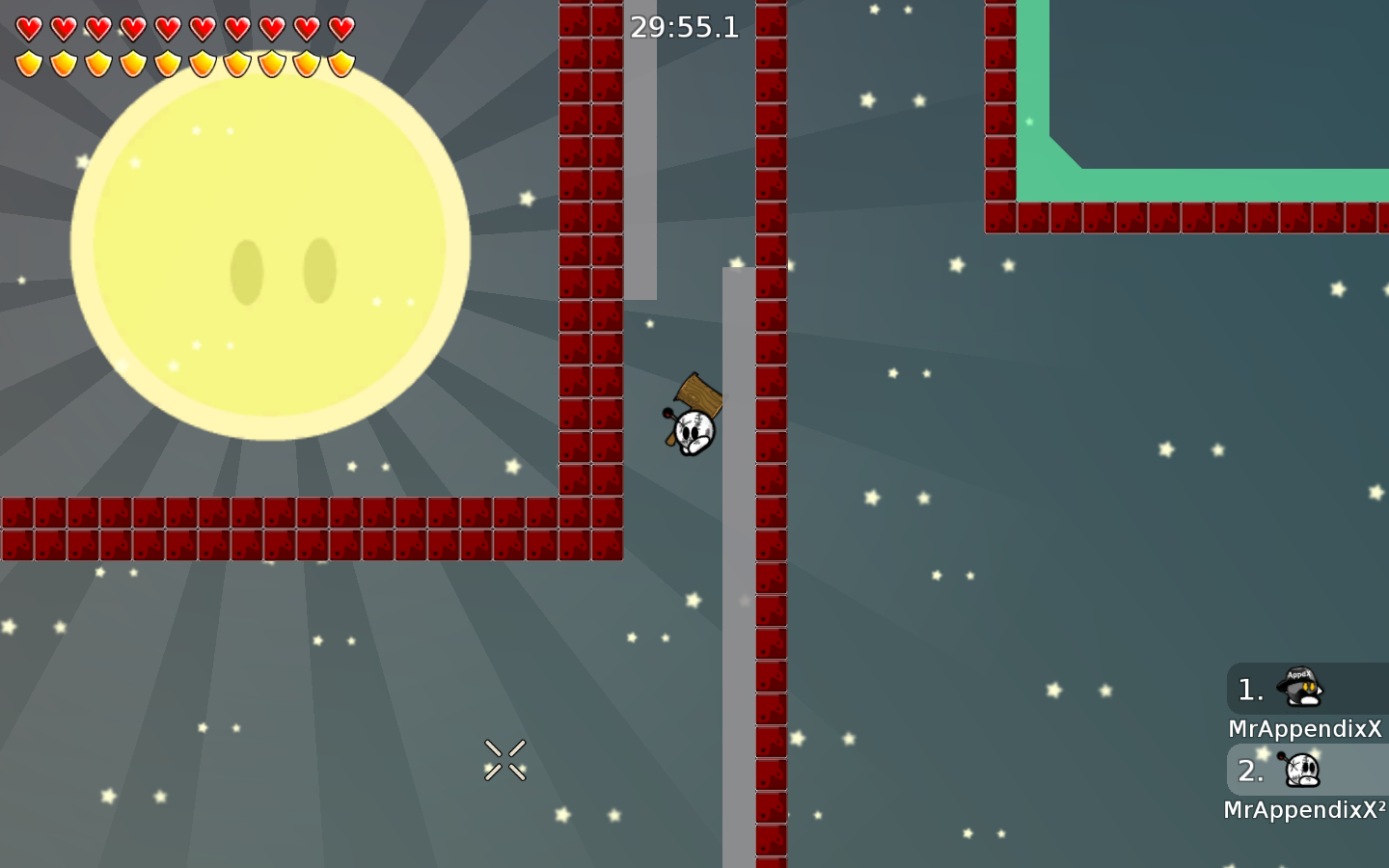This screenshot has height=868, width=1389.
Task: Select the crosshair cursor marker
Action: pyautogui.click(x=505, y=759)
